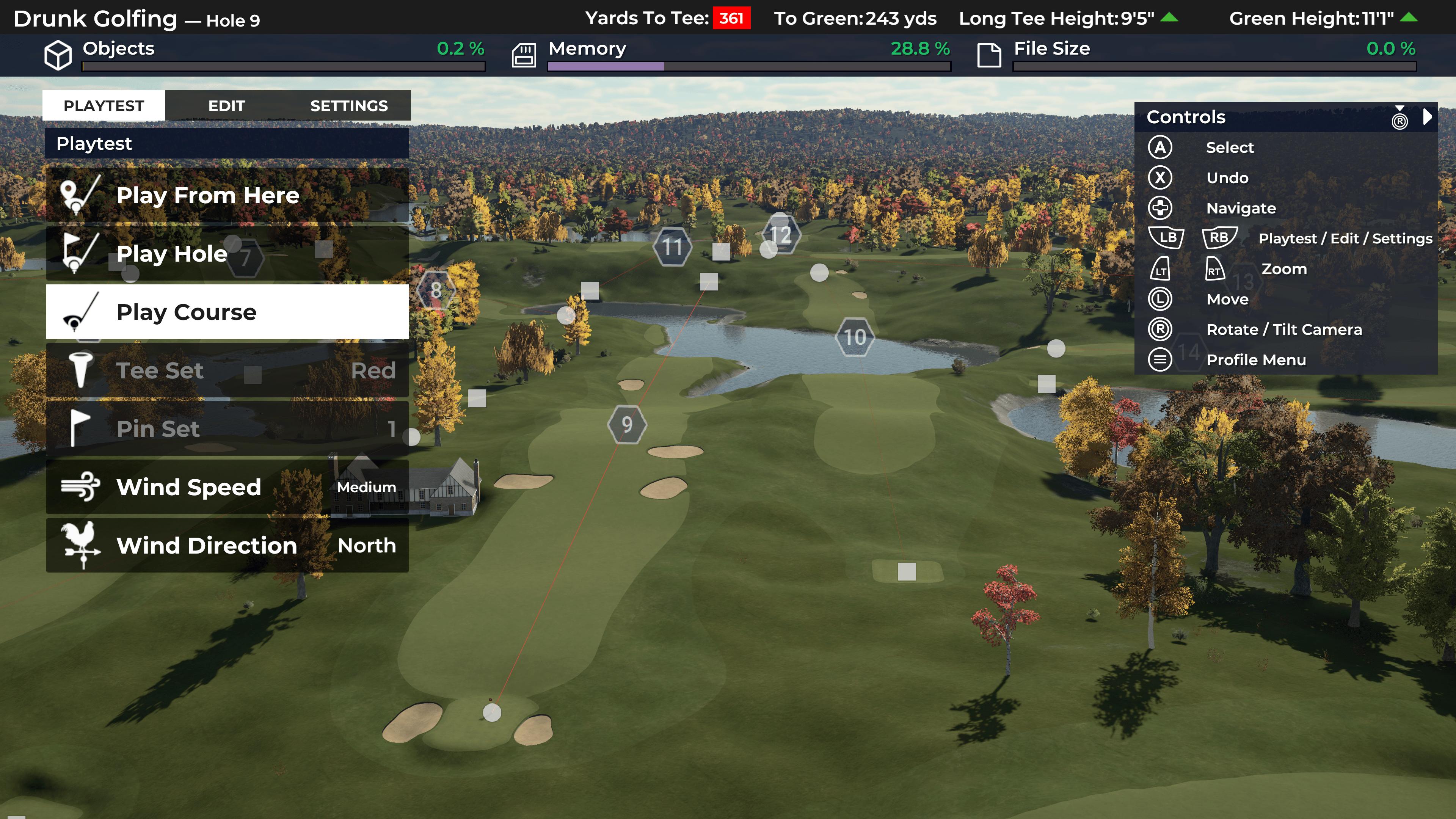Viewport: 1456px width, 819px height.
Task: Change the Pin Set option
Action: 227,428
